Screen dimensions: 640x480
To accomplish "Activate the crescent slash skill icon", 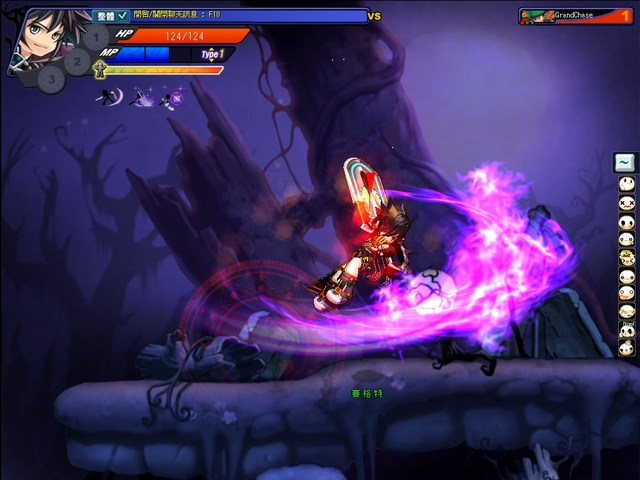I will click(x=109, y=97).
